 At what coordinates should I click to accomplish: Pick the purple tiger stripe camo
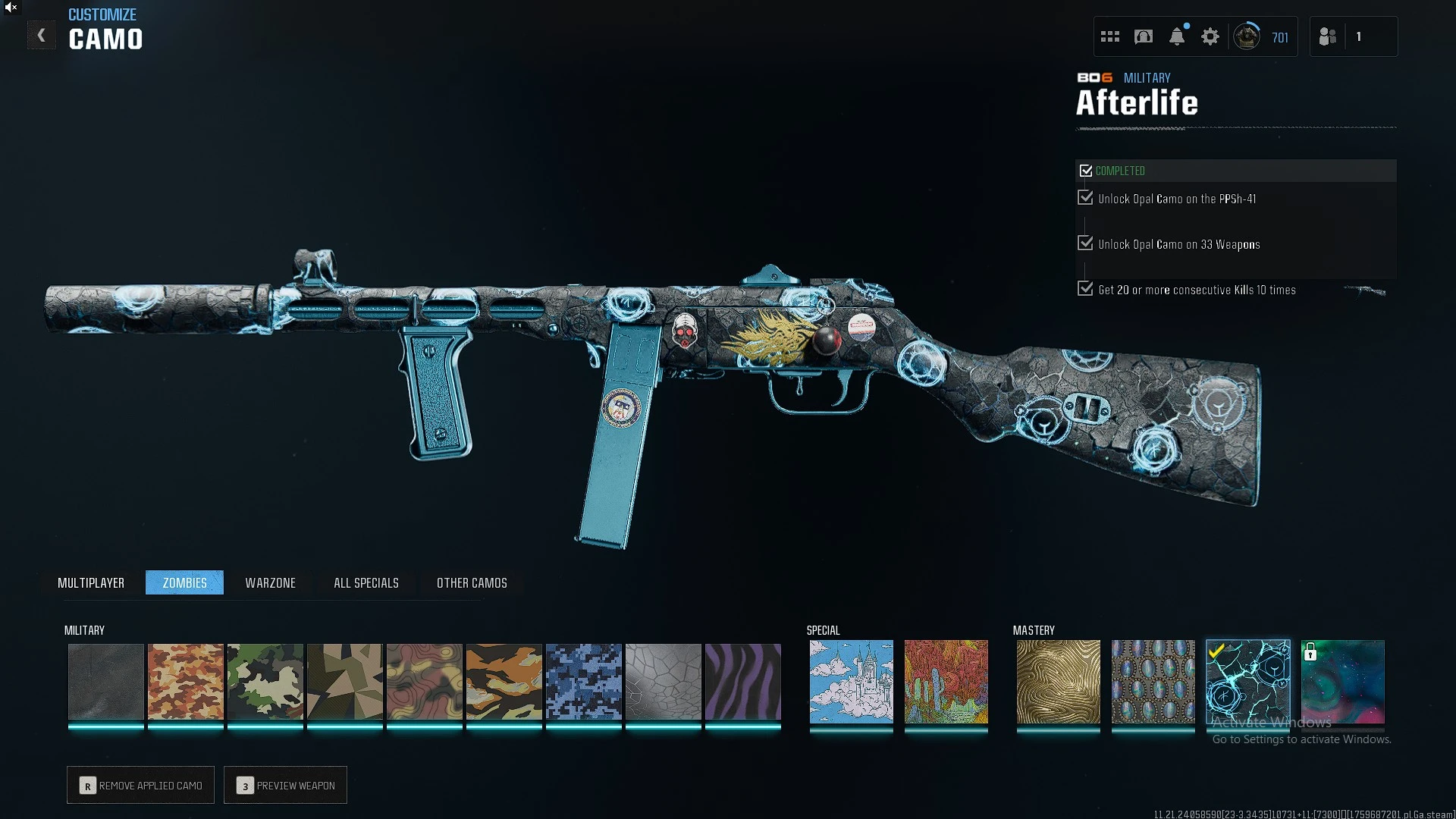pyautogui.click(x=743, y=681)
